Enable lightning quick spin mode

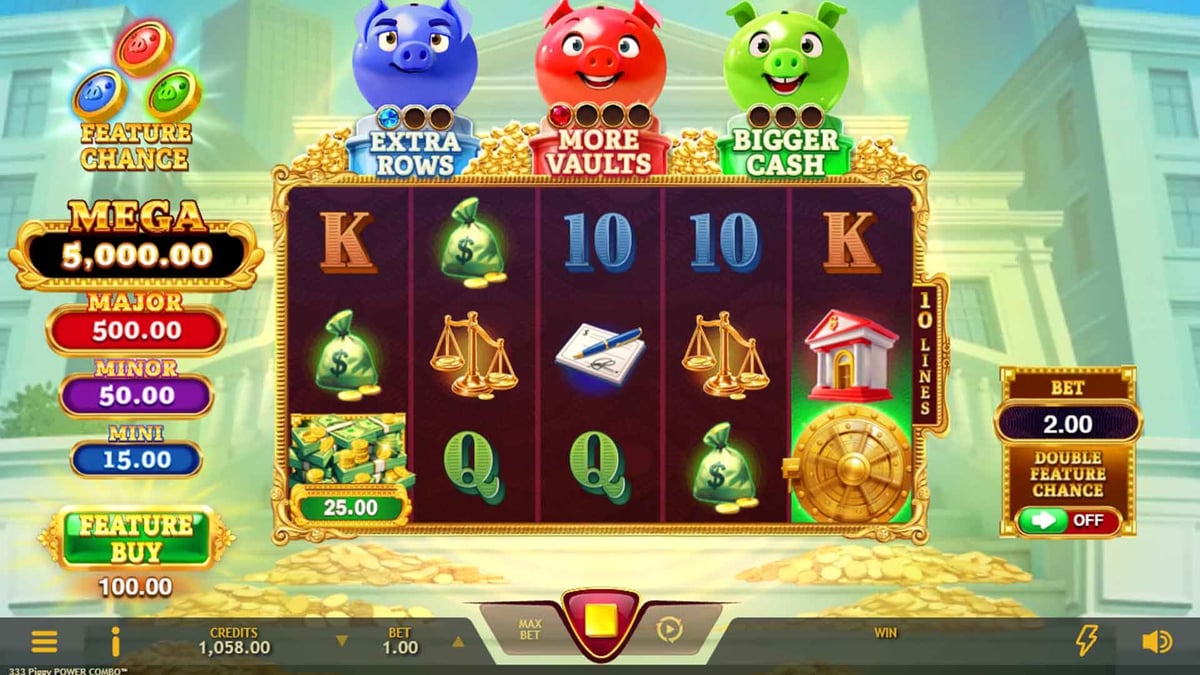click(x=1086, y=640)
